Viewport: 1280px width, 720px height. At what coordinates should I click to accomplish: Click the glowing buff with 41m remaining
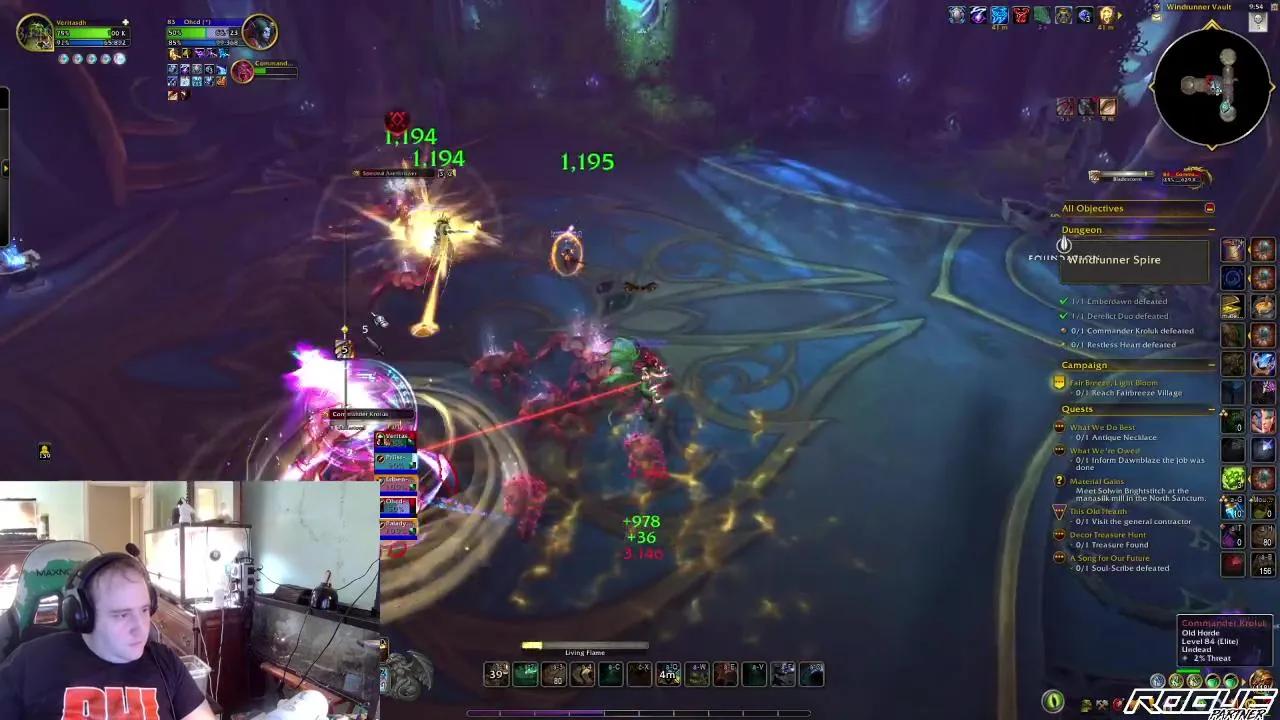(x=1108, y=15)
